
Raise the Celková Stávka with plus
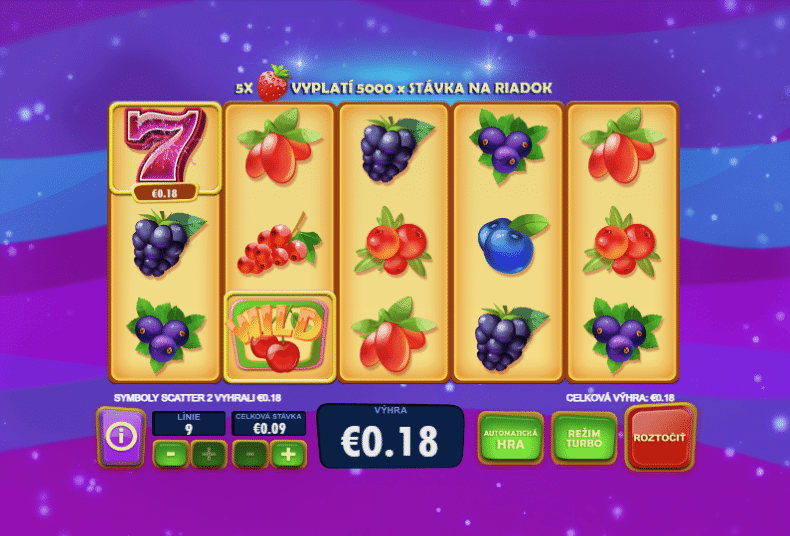tap(287, 454)
